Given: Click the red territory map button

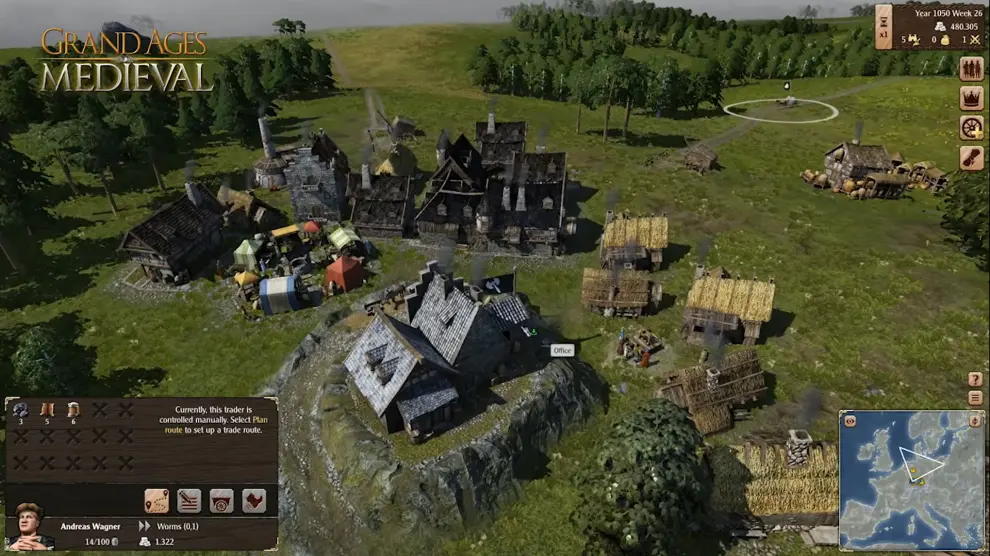Looking at the screenshot, I should click(254, 500).
